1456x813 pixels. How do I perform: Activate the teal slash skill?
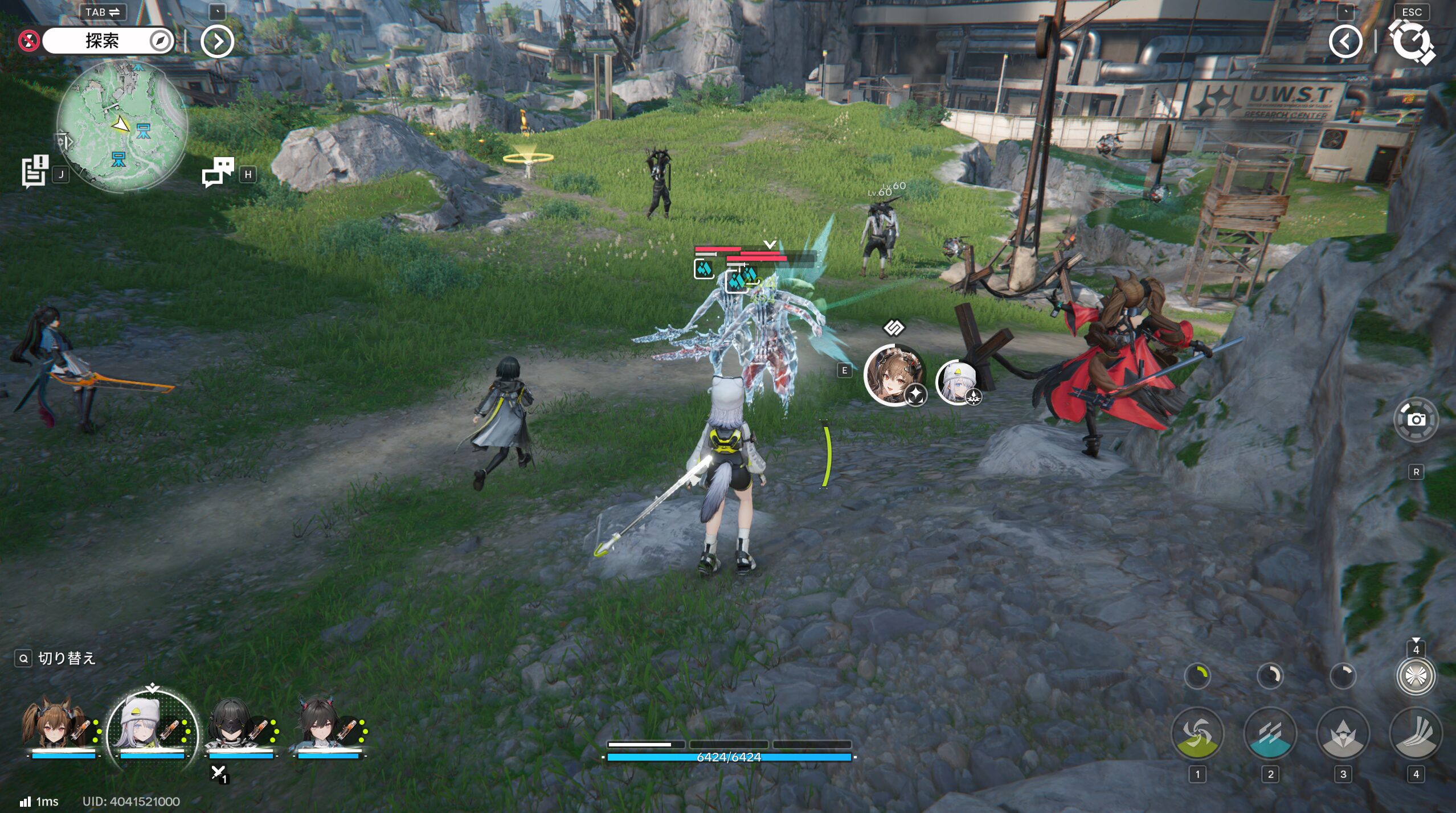point(1270,733)
